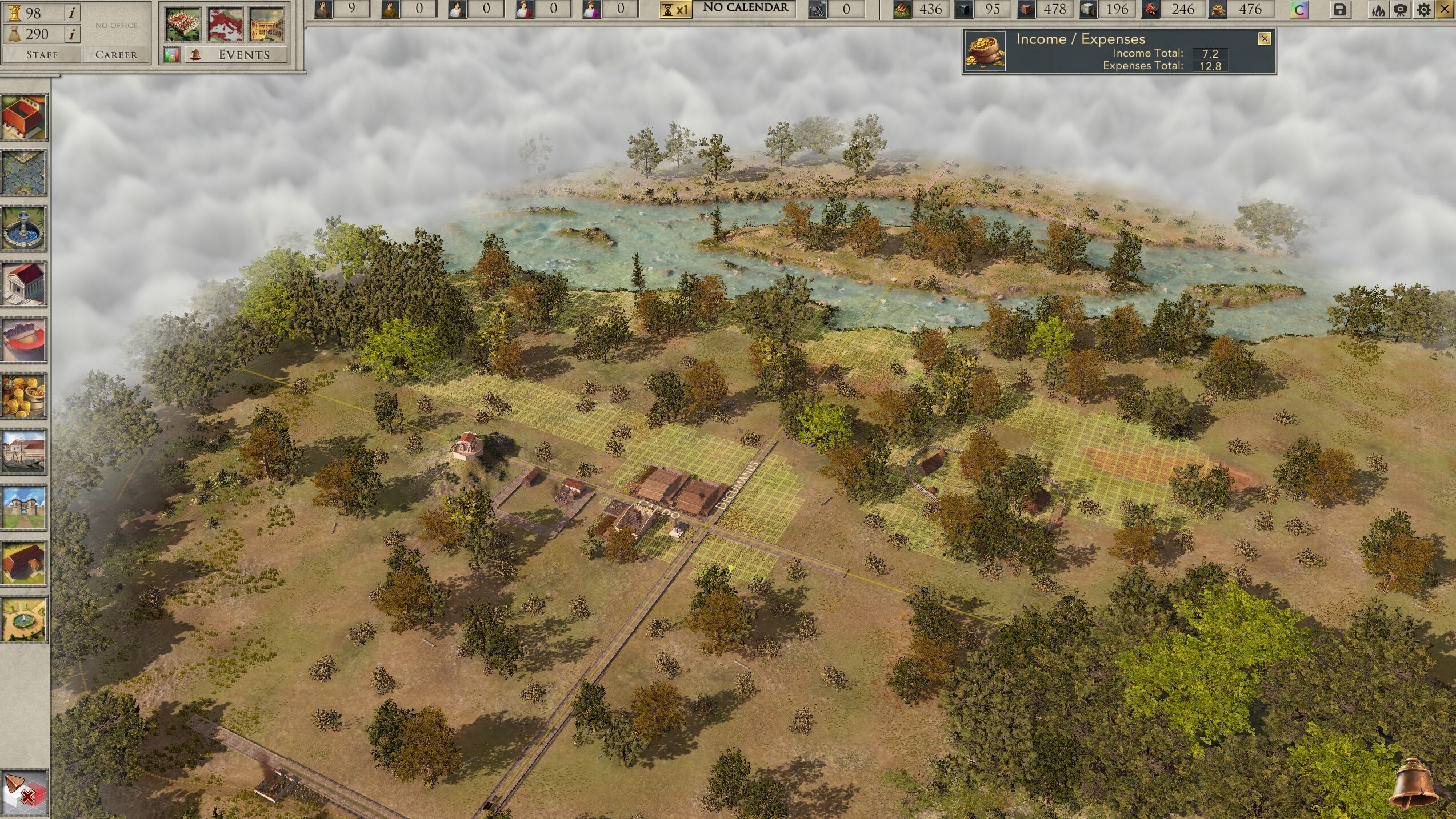Save the game with the floppy disk icon

[x=1340, y=10]
